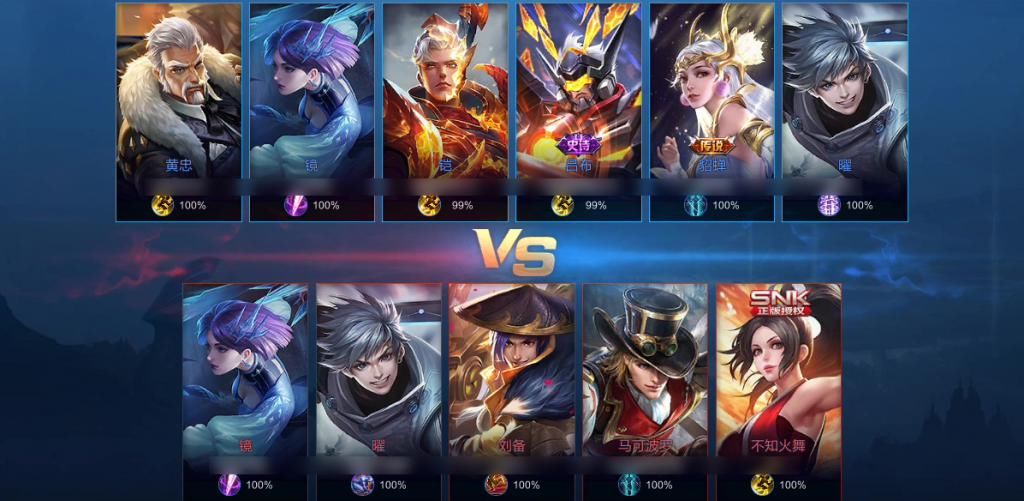Click the 不知火舞 SNK hero card
The height and width of the screenshot is (501, 1024).
778,375
